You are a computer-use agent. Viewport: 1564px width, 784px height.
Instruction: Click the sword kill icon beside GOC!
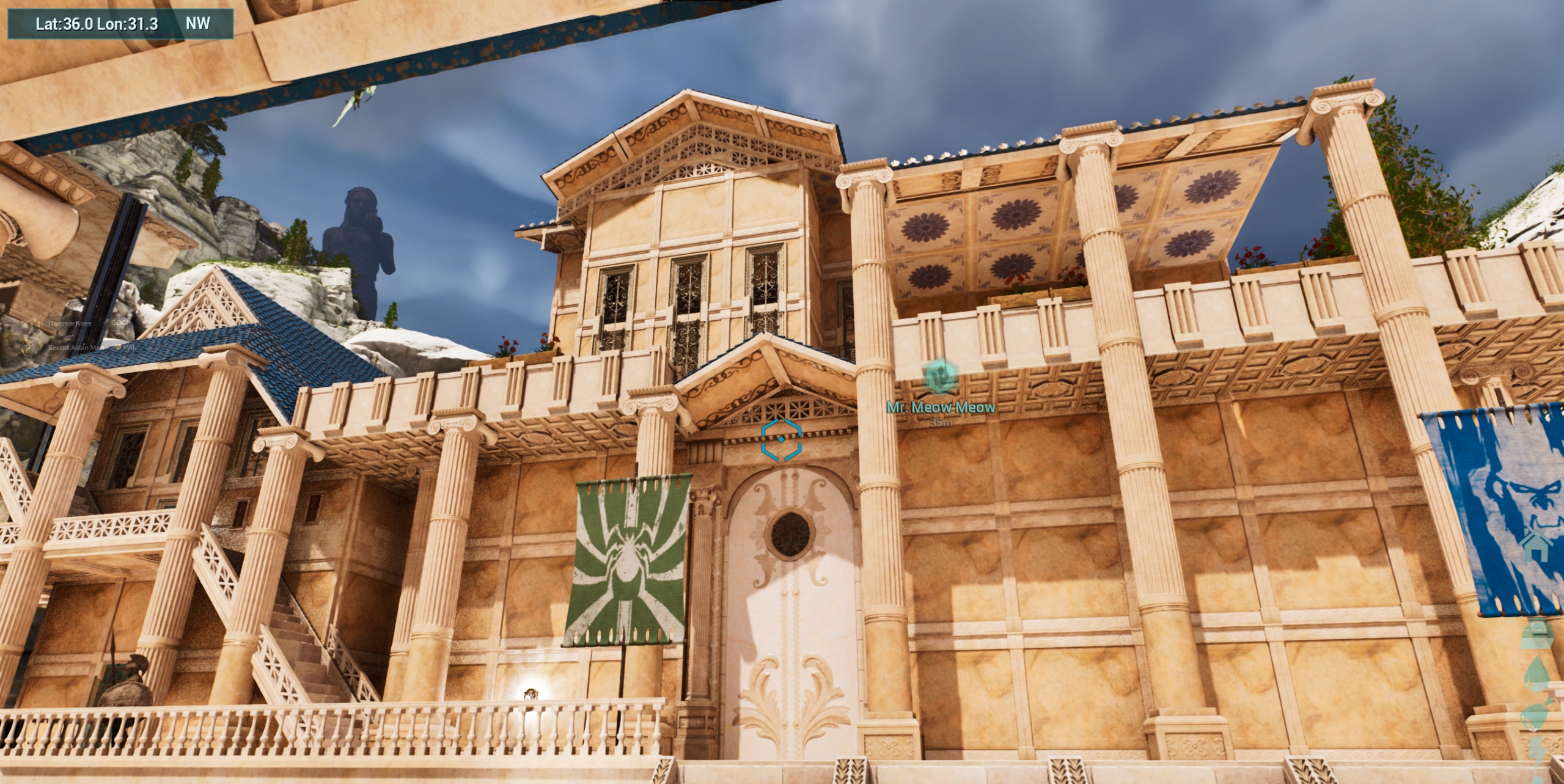(x=104, y=323)
